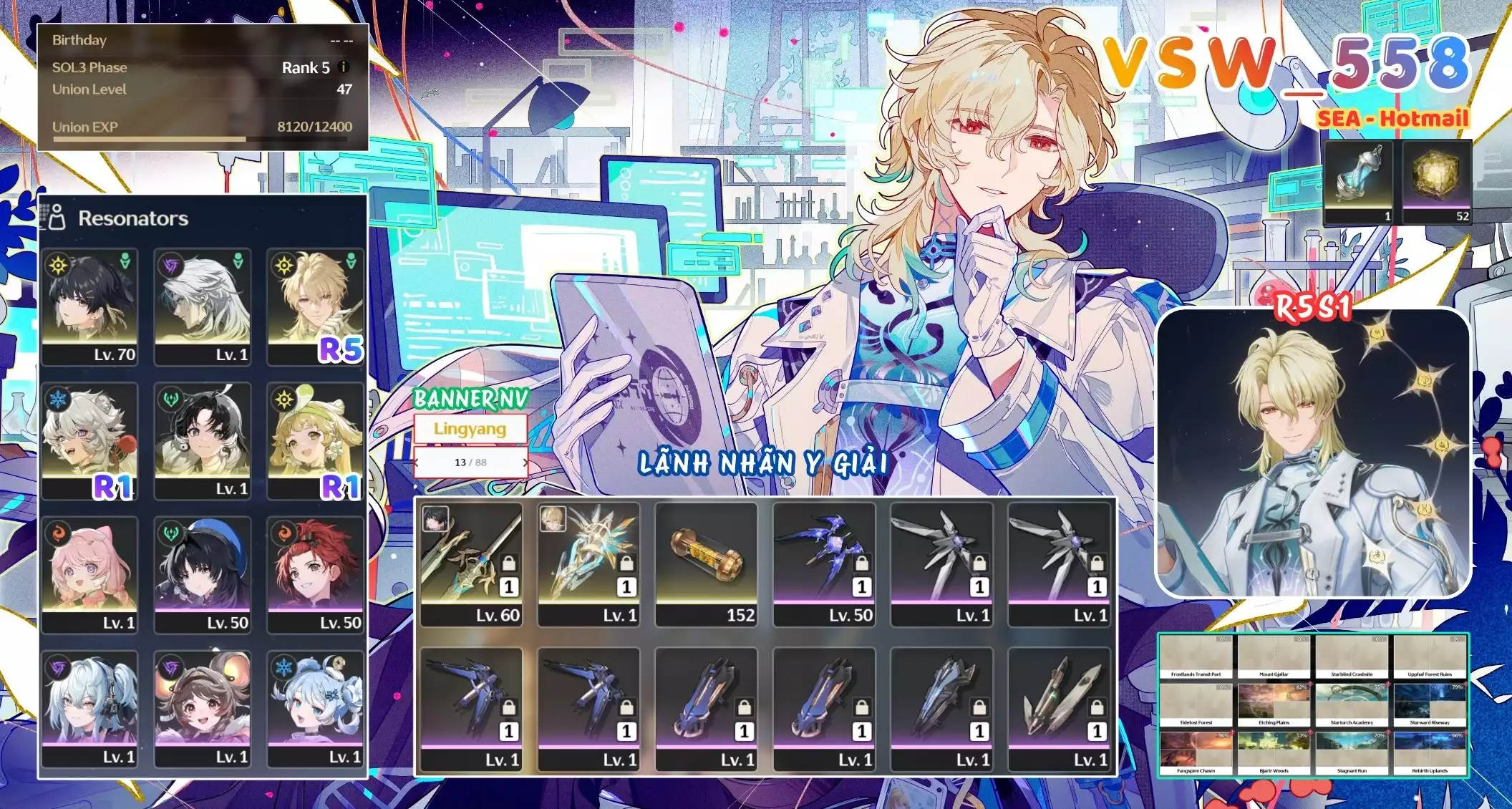Click the info icon next to Rank 5
Image resolution: width=1512 pixels, height=809 pixels.
point(342,67)
